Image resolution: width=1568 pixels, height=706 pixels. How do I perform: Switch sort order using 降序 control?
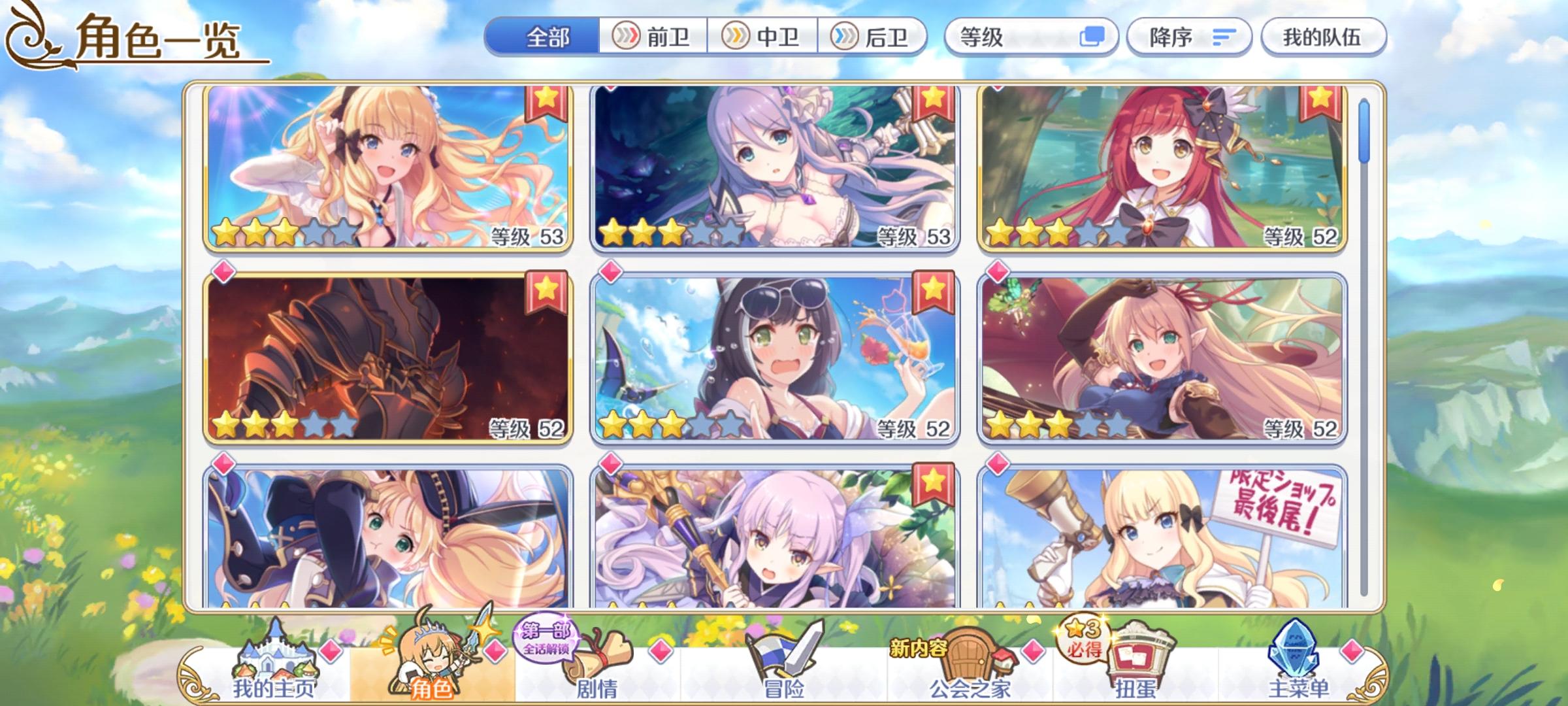coord(1189,37)
